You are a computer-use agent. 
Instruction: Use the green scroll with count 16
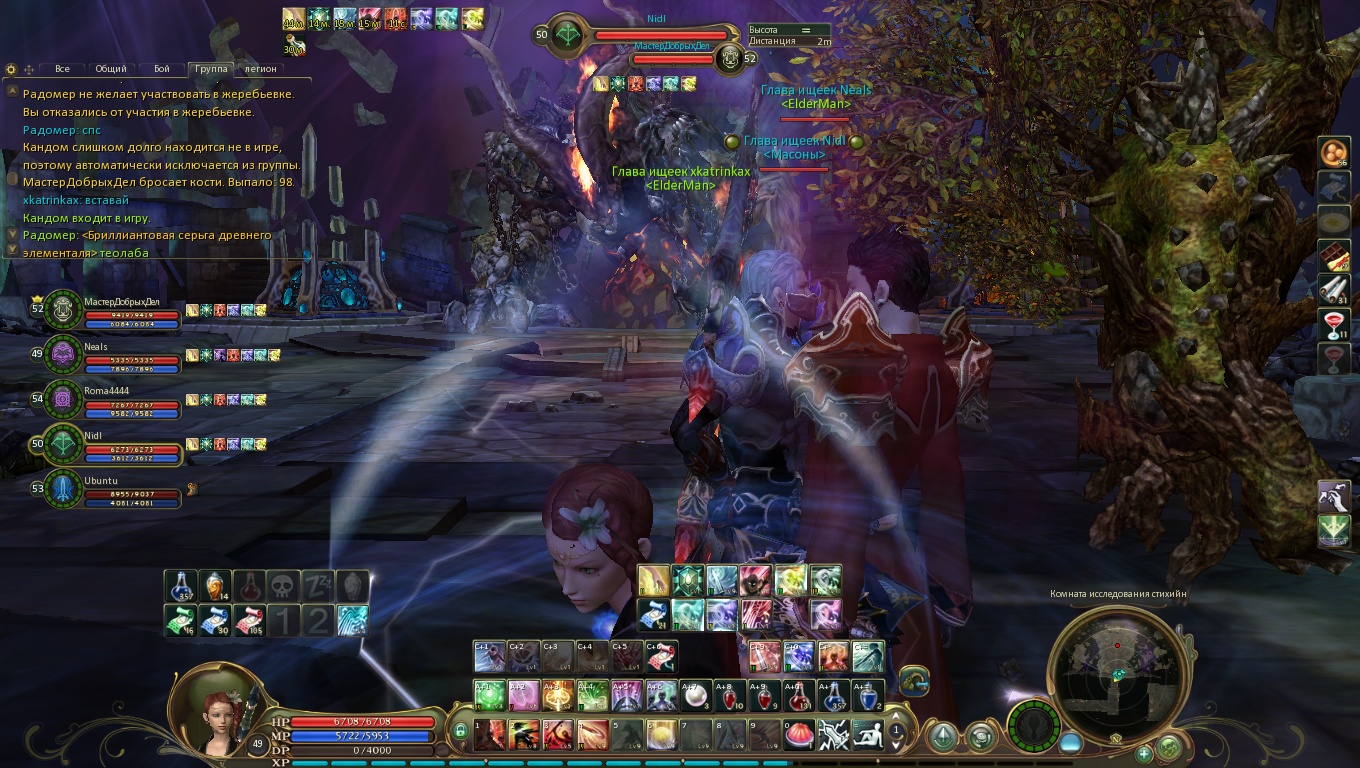pyautogui.click(x=180, y=620)
